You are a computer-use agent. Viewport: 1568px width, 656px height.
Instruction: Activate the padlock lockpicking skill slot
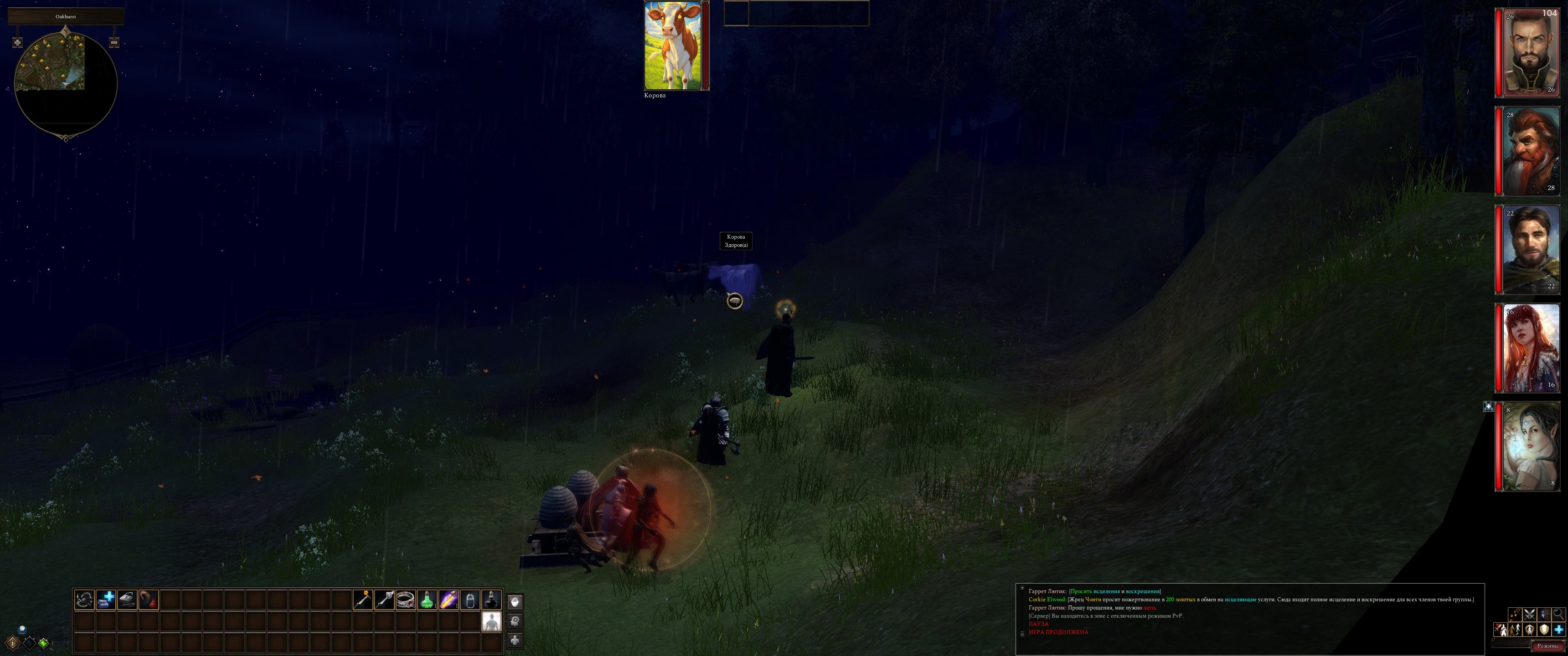pos(127,600)
